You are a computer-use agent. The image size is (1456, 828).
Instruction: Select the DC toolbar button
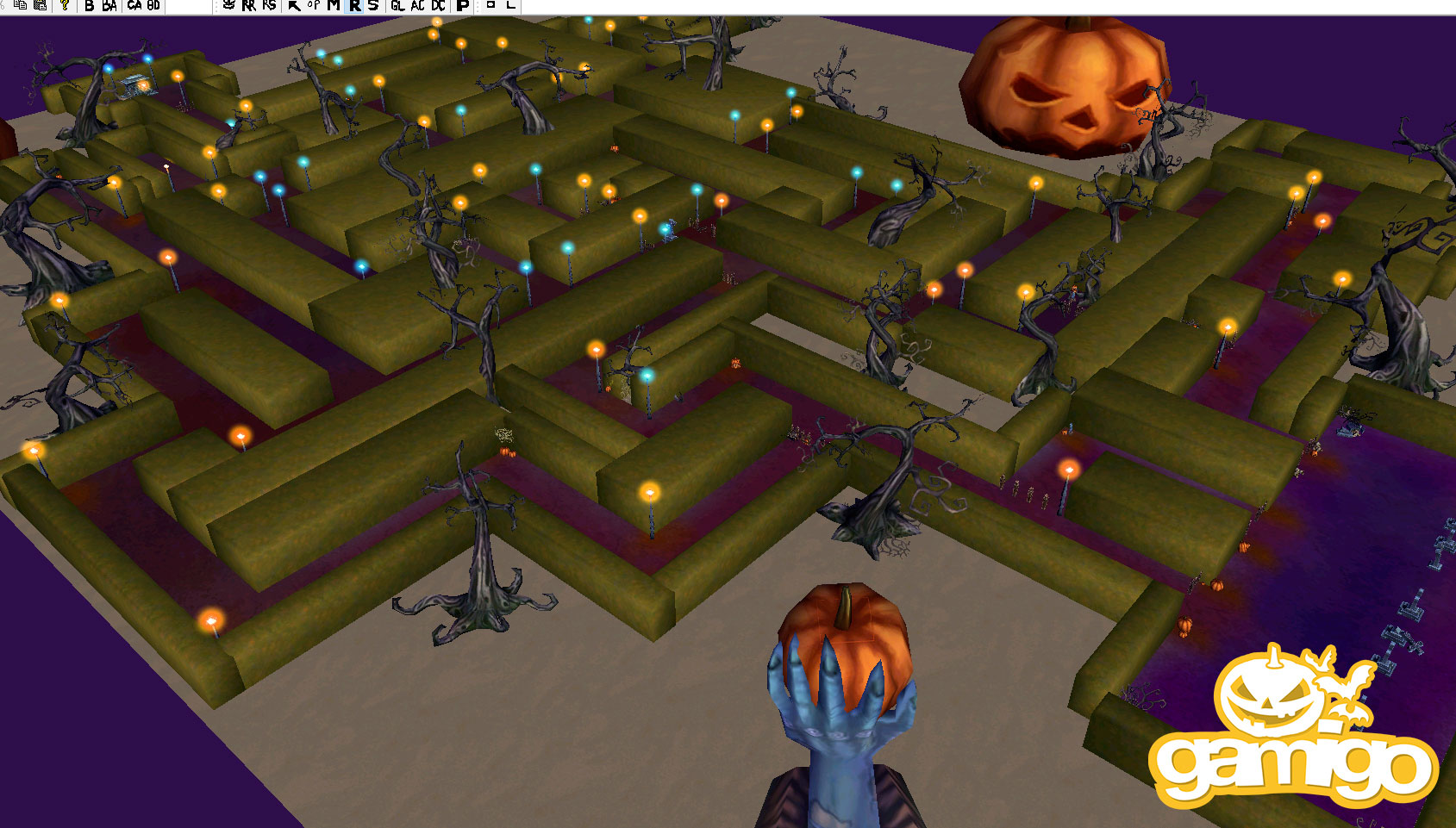pyautogui.click(x=439, y=5)
